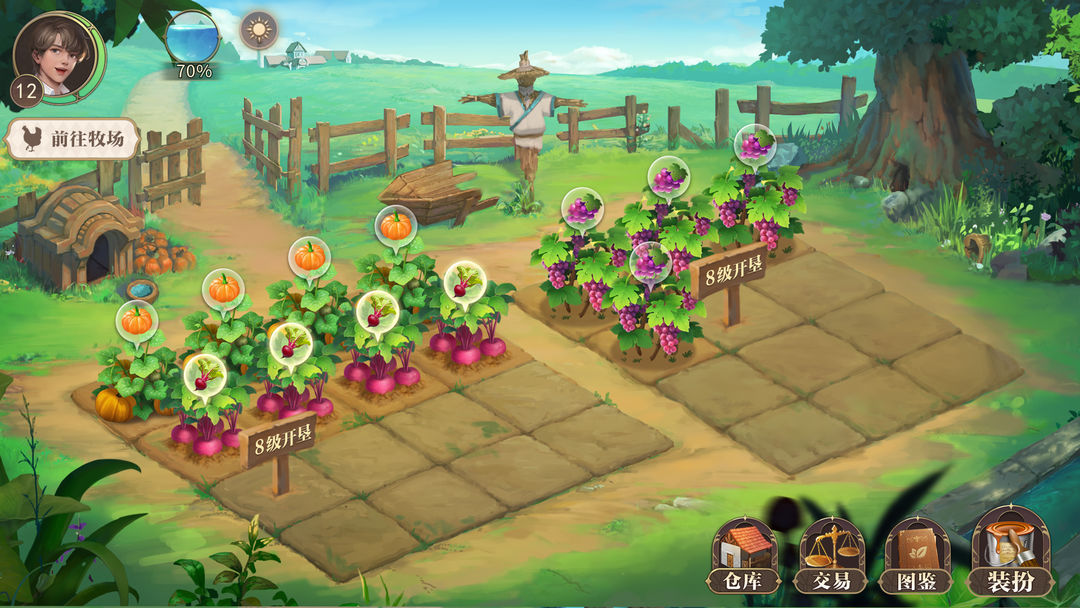Tap the water tank icon showing 70%
Viewport: 1080px width, 608px height.
click(193, 40)
